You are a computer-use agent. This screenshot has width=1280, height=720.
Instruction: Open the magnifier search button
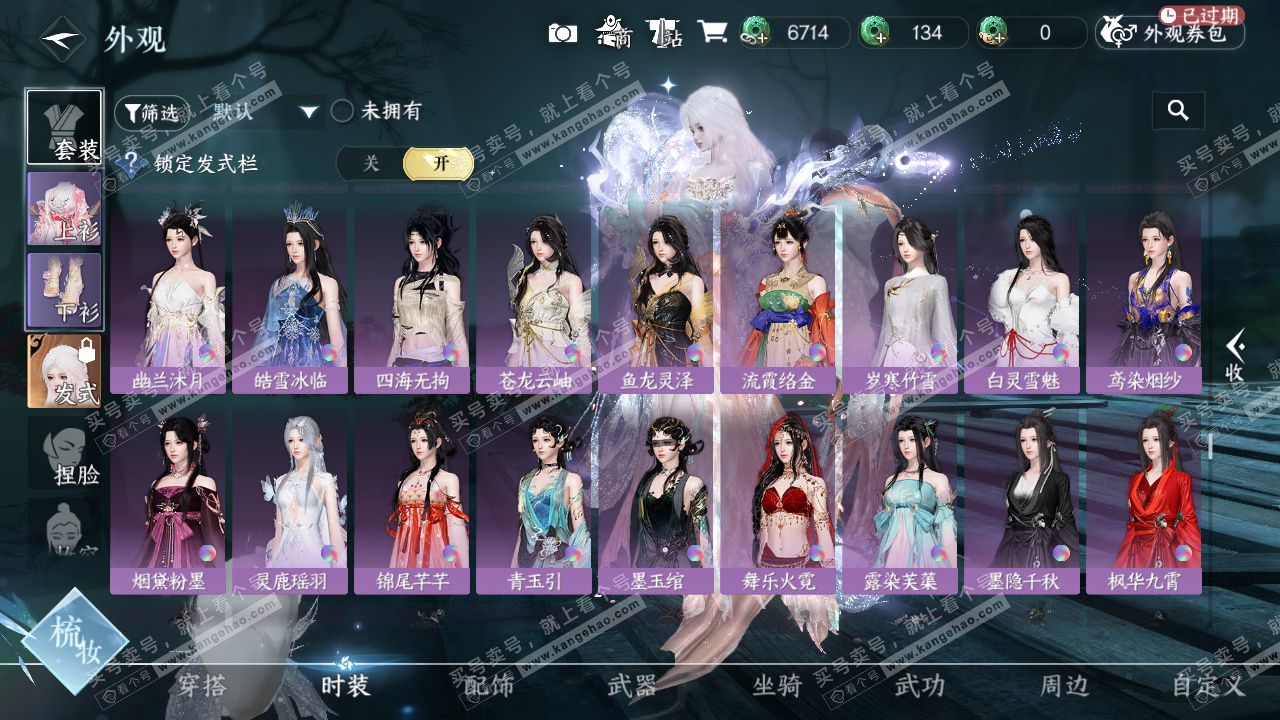point(1178,111)
